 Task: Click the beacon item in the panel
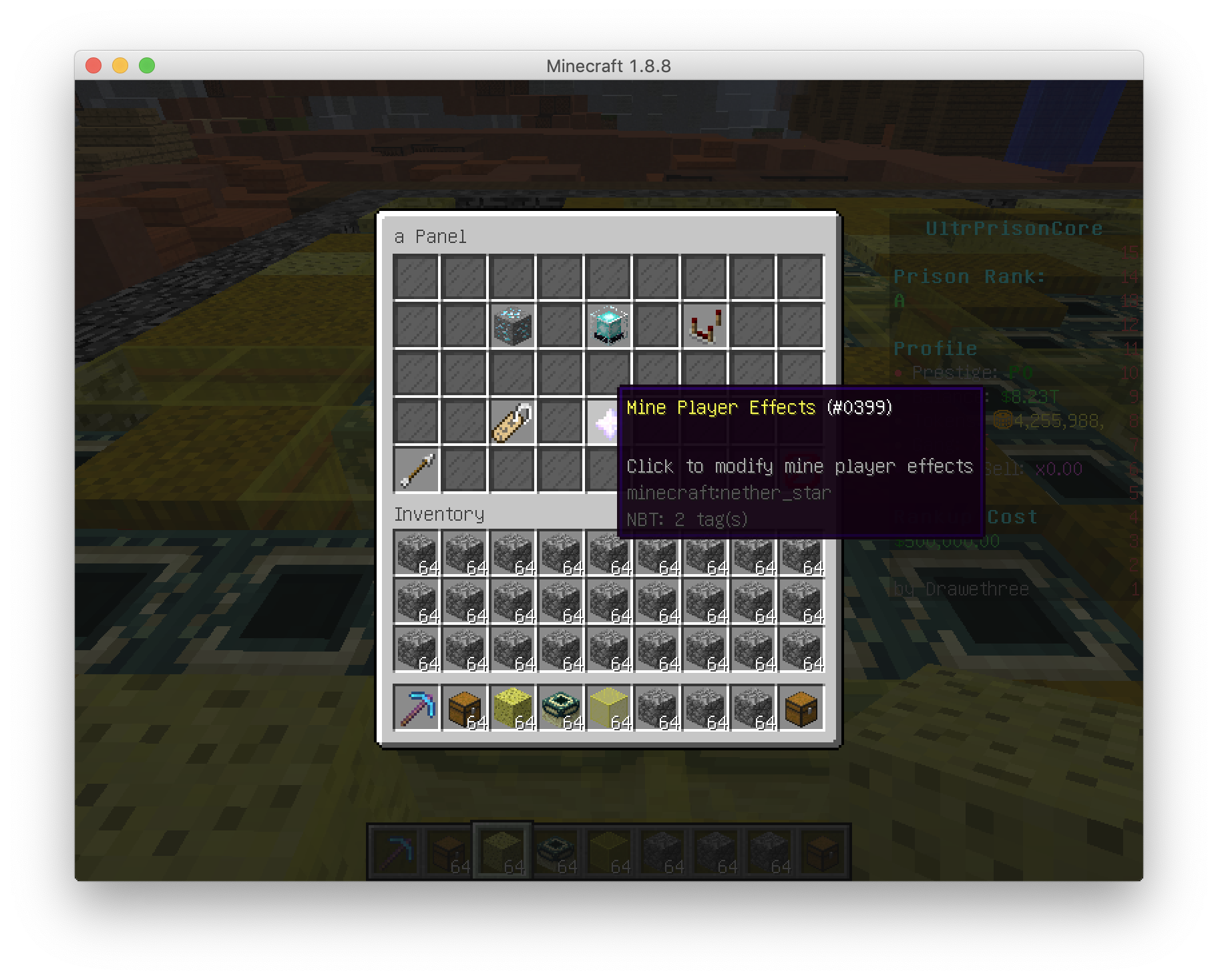[x=608, y=326]
